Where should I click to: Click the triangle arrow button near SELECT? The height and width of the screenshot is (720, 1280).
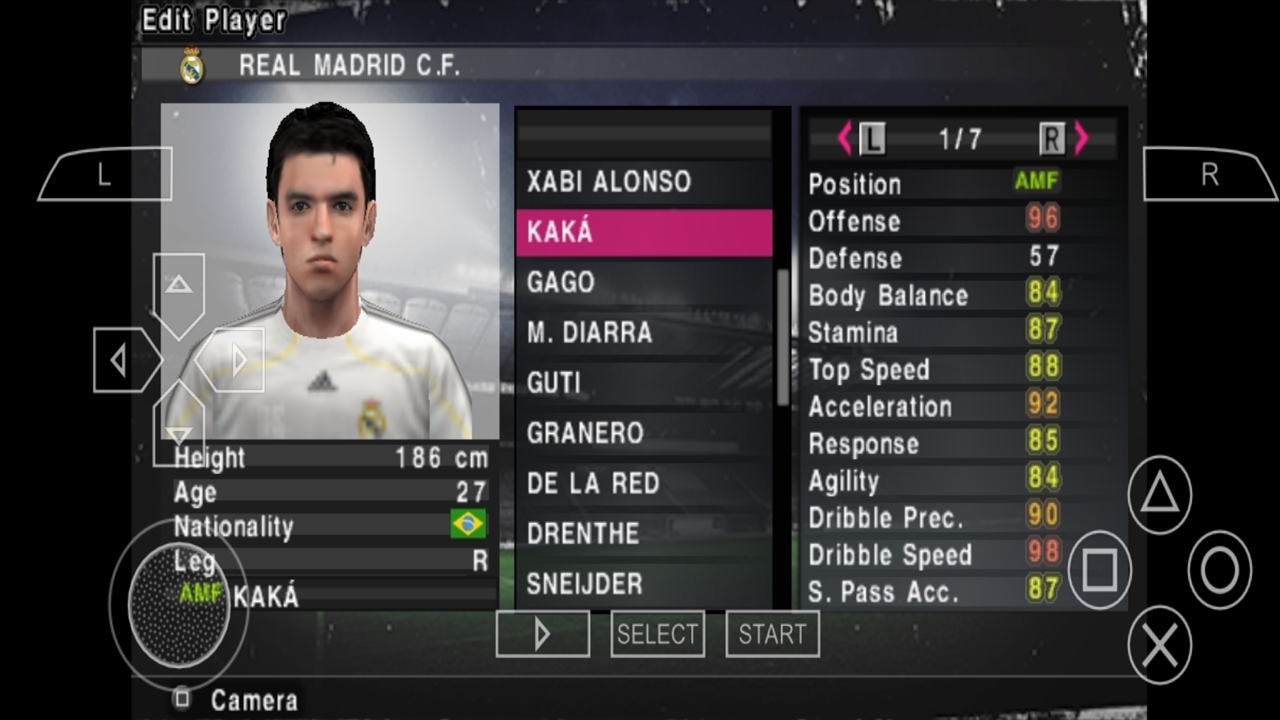[x=542, y=634]
